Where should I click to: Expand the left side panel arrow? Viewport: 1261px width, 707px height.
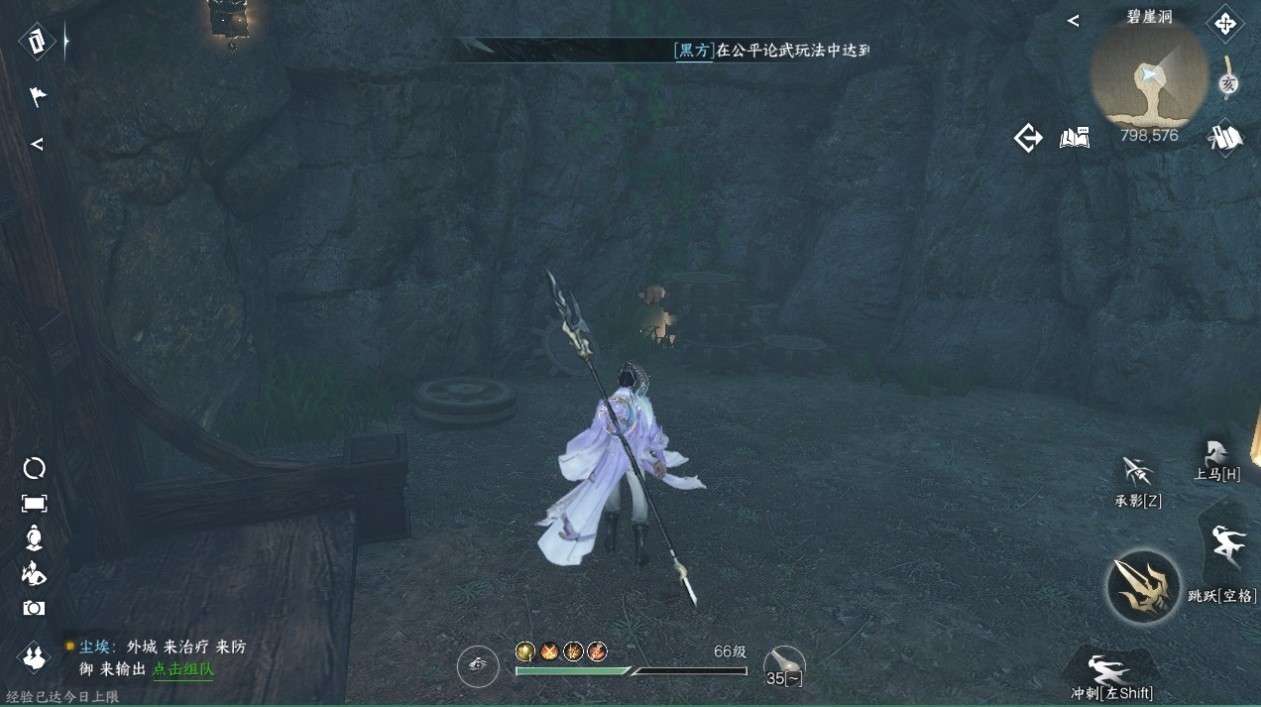pos(37,144)
